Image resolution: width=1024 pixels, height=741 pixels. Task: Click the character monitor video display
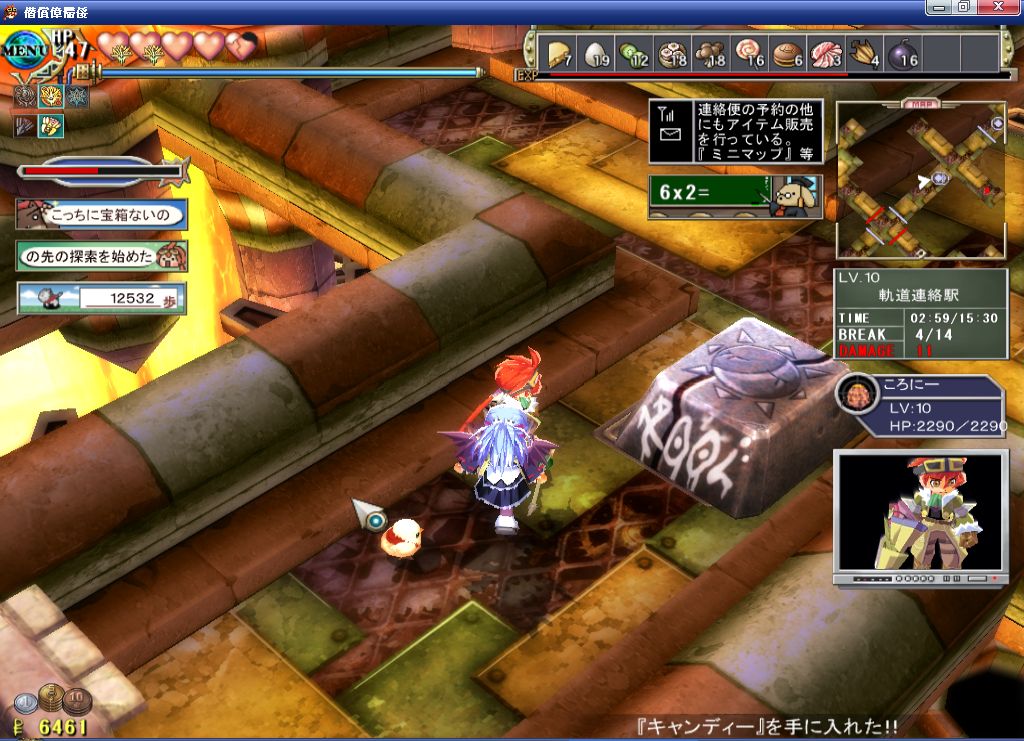coord(920,515)
